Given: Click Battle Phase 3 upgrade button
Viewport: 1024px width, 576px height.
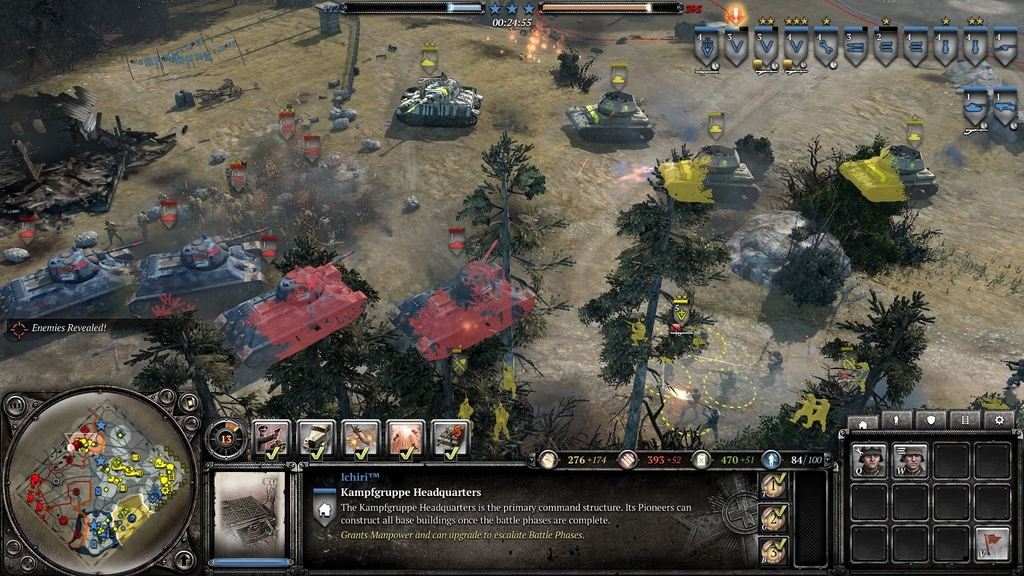Looking at the screenshot, I should pyautogui.click(x=772, y=550).
